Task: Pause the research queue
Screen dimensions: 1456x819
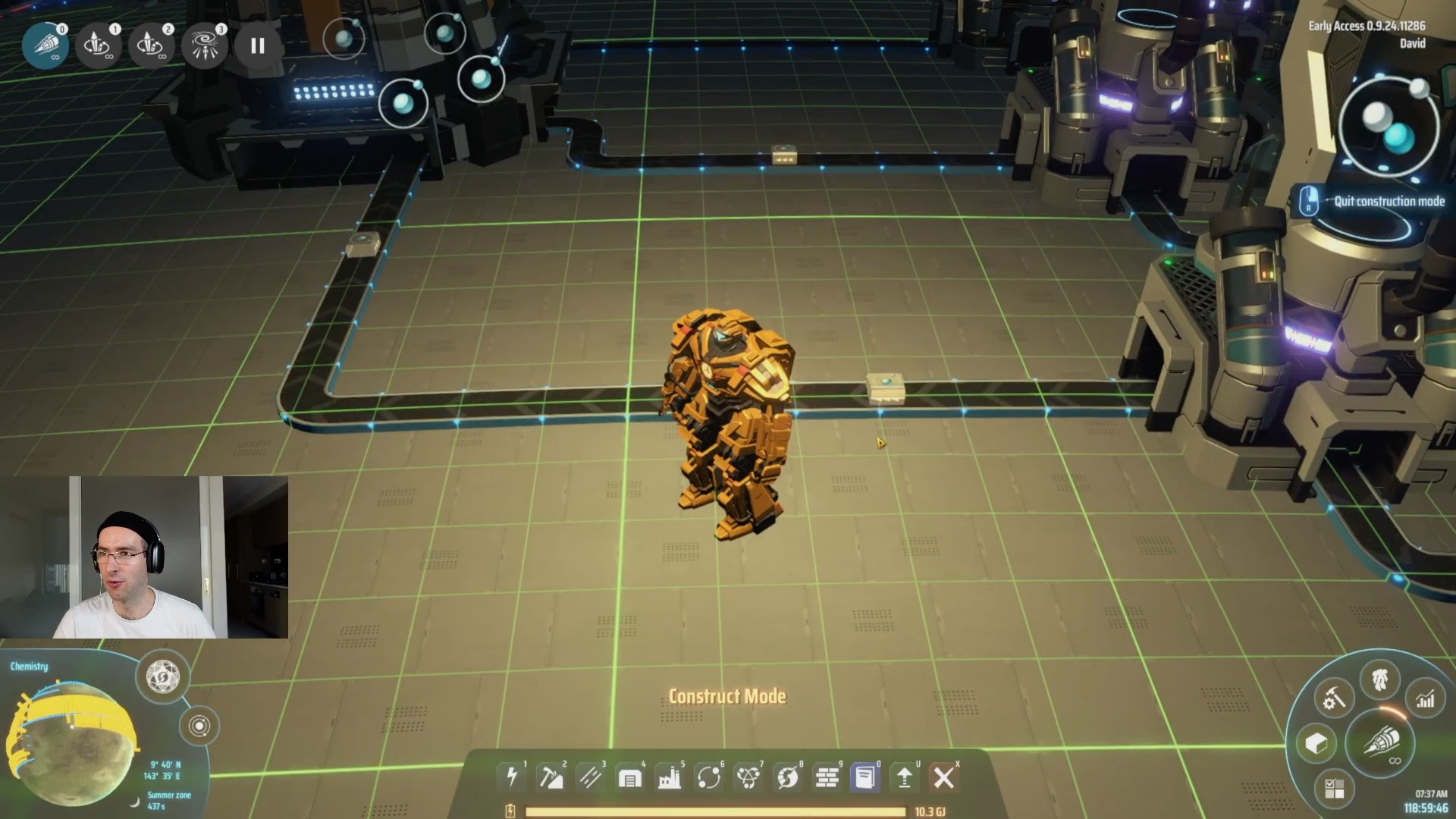Action: (258, 45)
